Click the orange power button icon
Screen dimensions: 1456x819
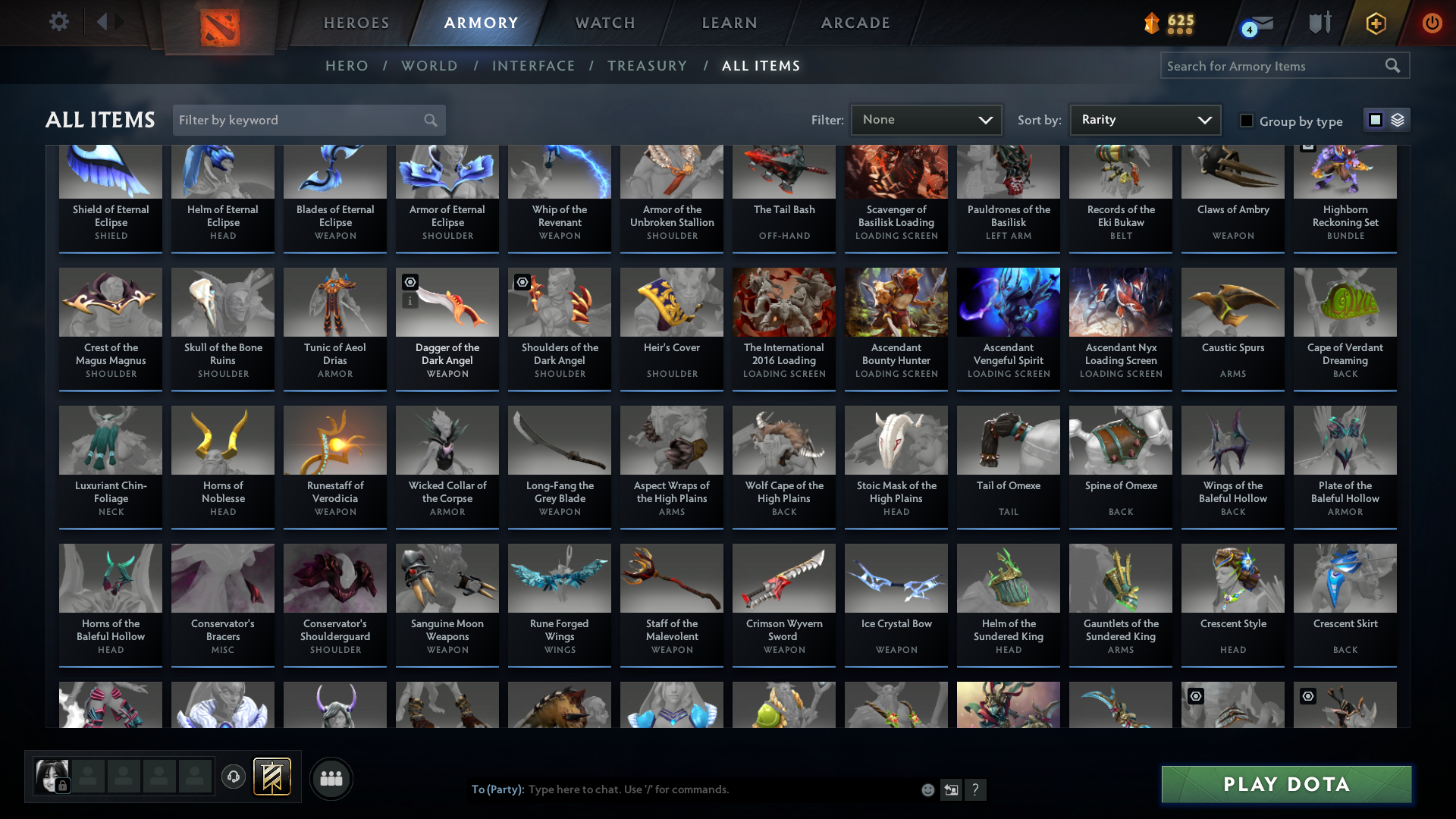pyautogui.click(x=1432, y=23)
